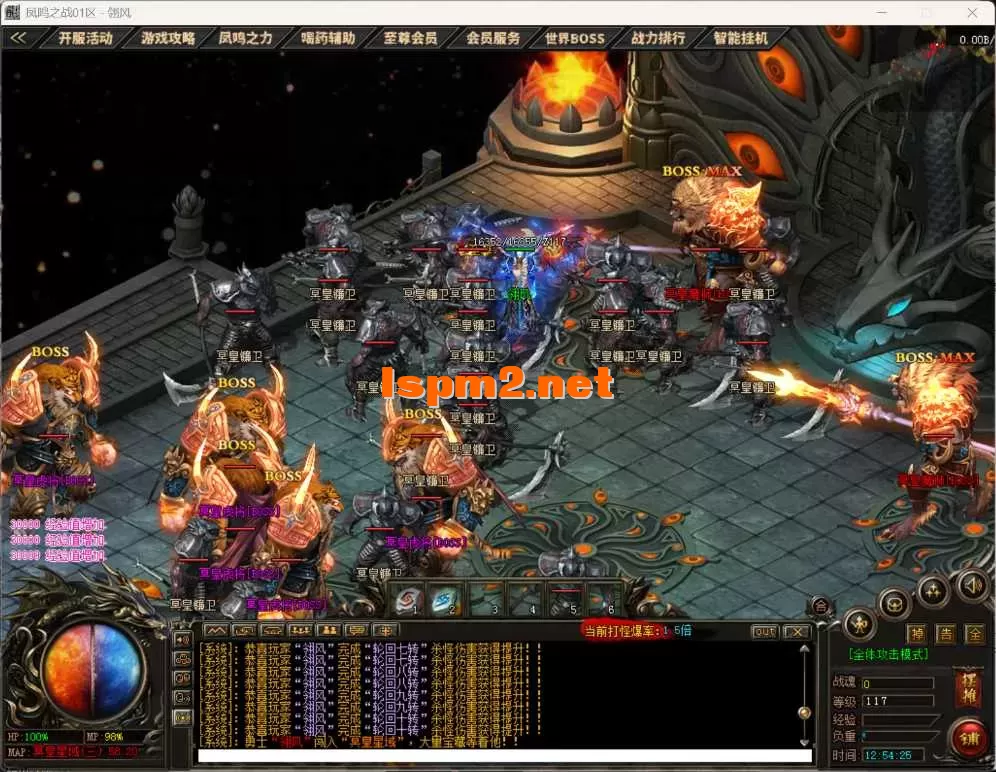Open the 会员服务 menu
The height and width of the screenshot is (772, 996).
(x=493, y=38)
